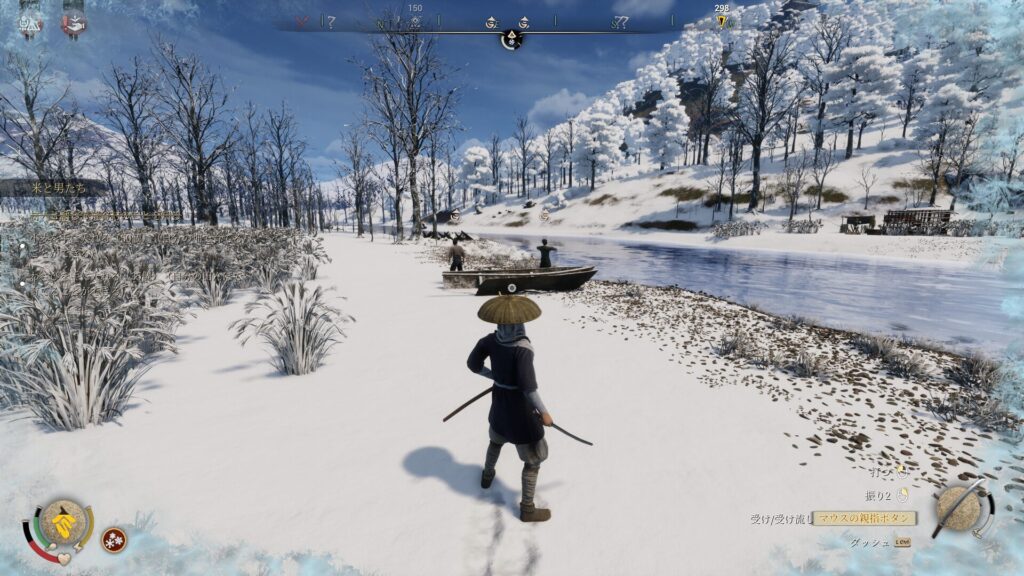1024x576 pixels.
Task: Click the red snowflake status icon
Action: pos(114,539)
